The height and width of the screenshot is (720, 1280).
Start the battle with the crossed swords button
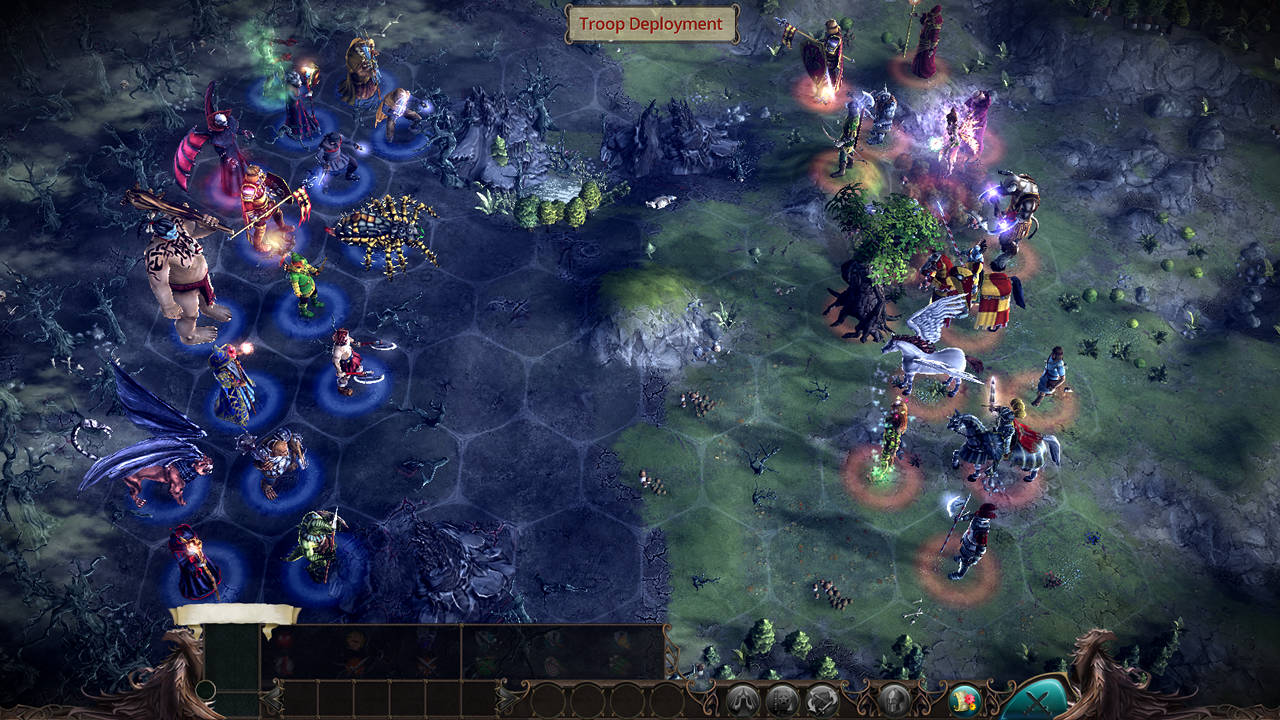tap(1036, 701)
